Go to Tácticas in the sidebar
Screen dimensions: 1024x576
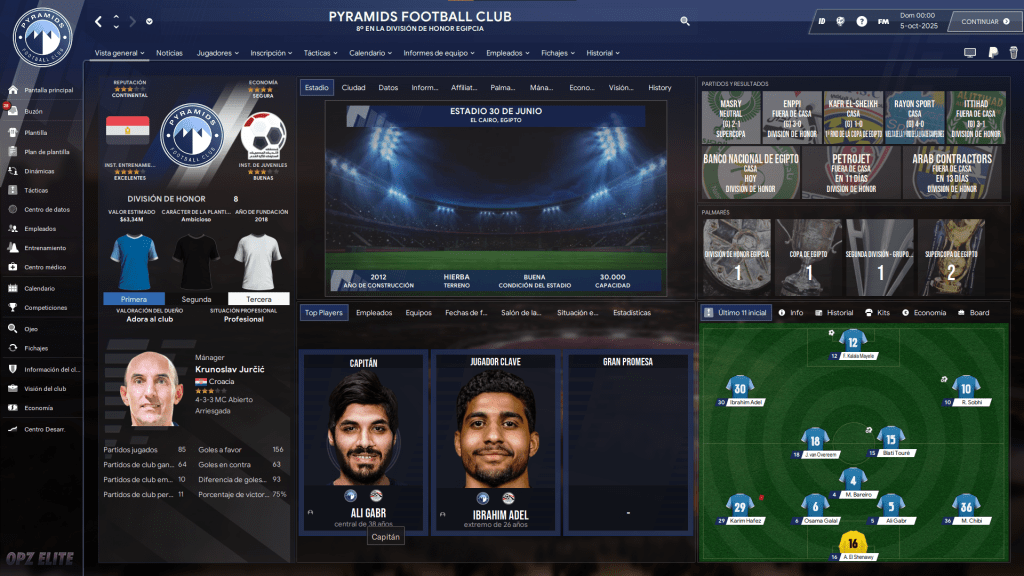36,189
